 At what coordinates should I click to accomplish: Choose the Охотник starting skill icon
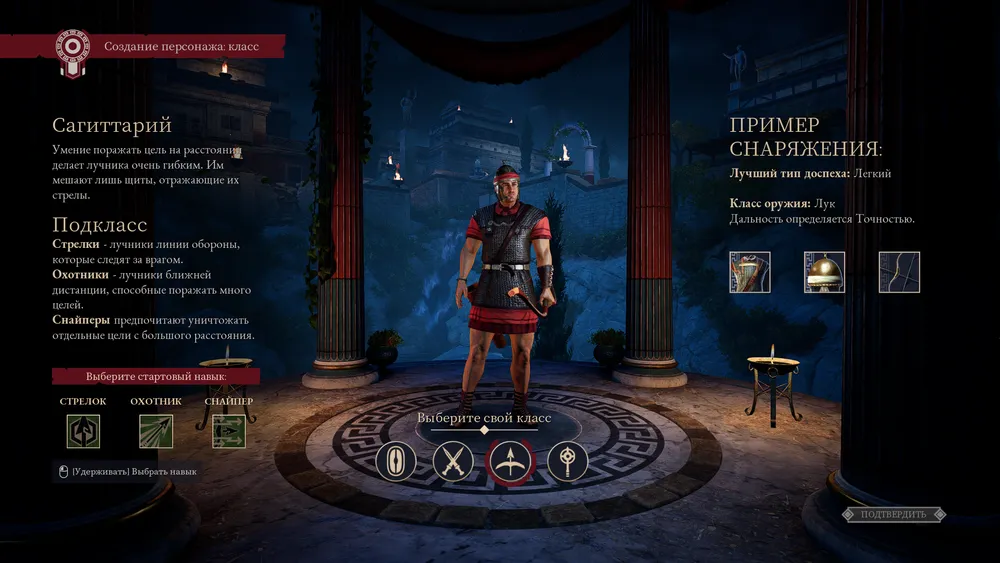point(156,431)
